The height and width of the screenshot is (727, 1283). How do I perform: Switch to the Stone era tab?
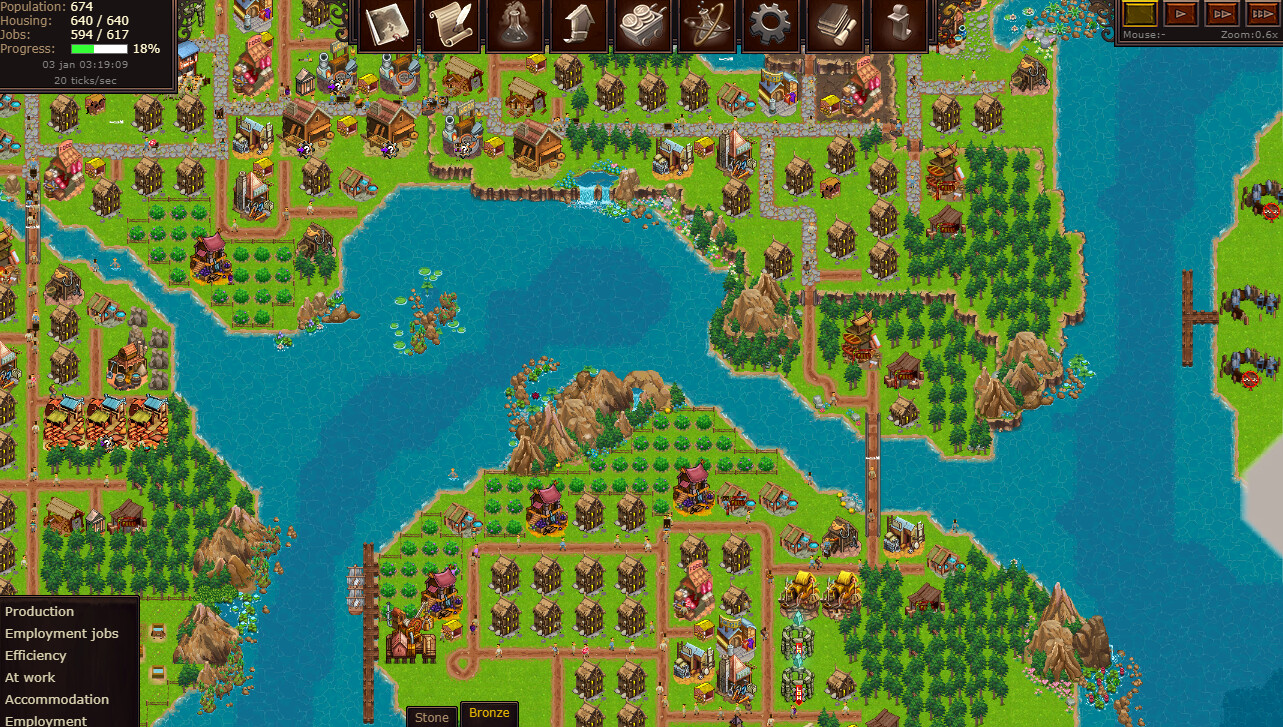431,716
